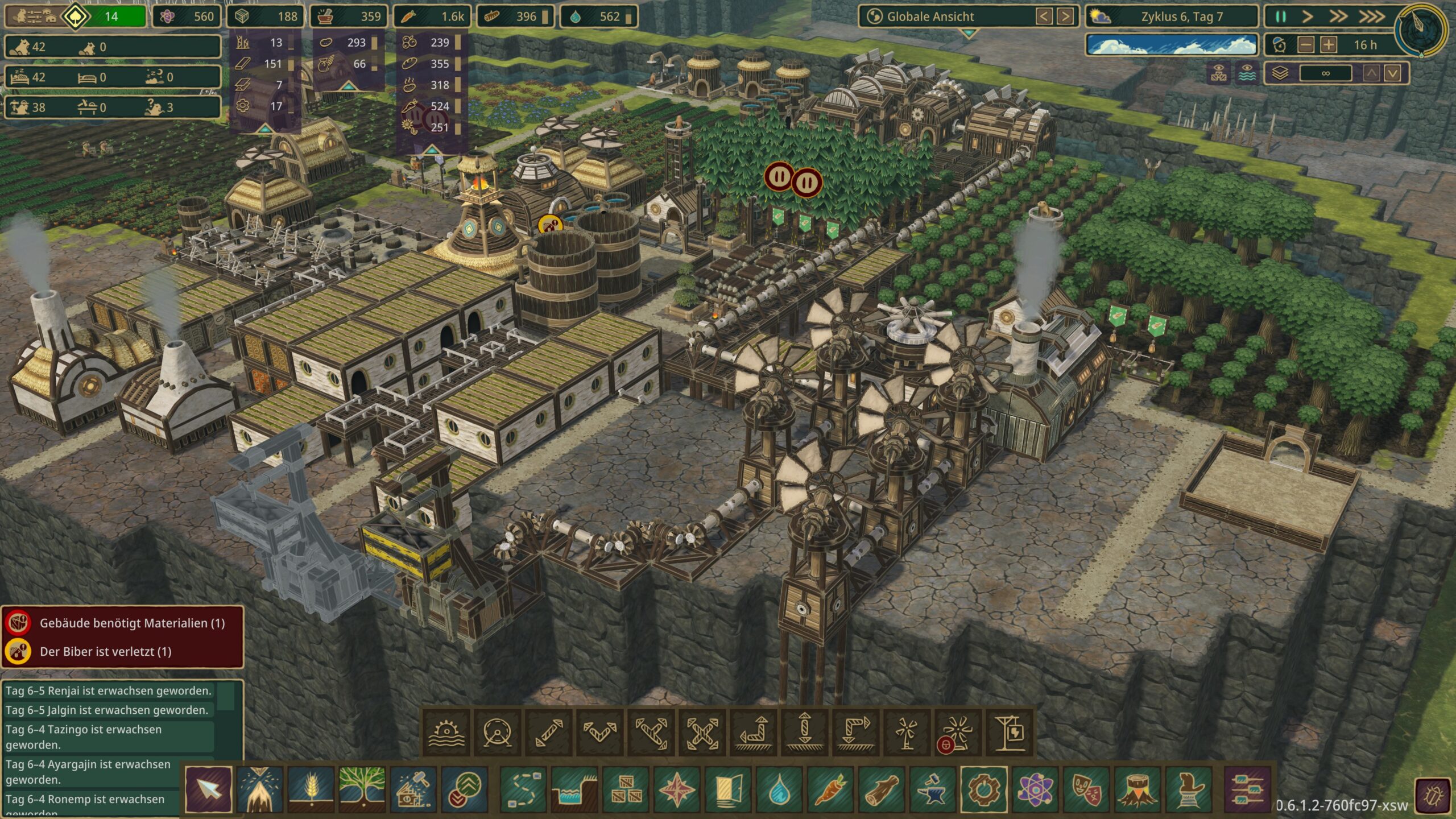Image resolution: width=1456 pixels, height=819 pixels.
Task: Switch to next district view arrow
Action: (1065, 16)
